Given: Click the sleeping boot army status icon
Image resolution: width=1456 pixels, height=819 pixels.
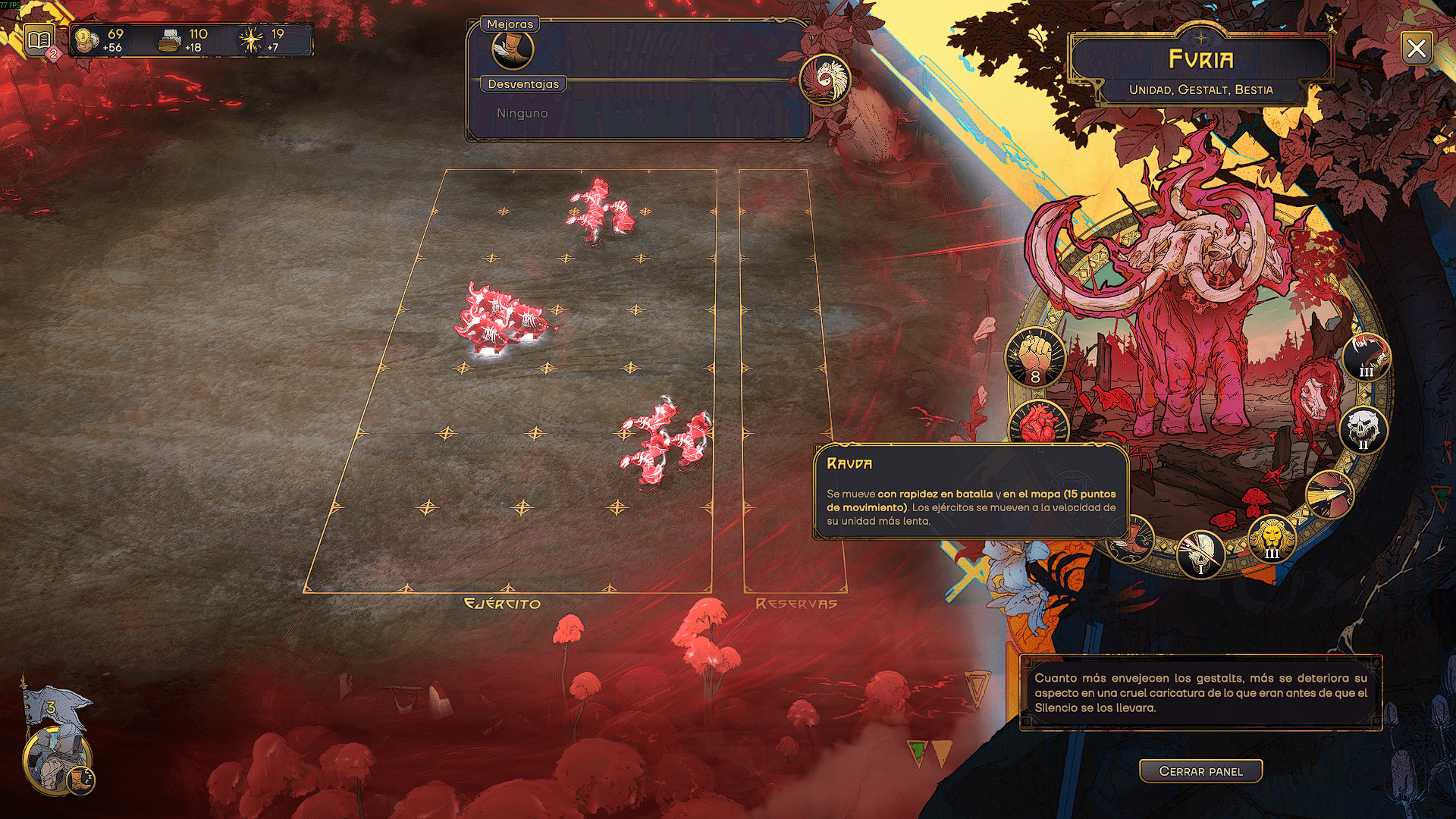Looking at the screenshot, I should 80,779.
